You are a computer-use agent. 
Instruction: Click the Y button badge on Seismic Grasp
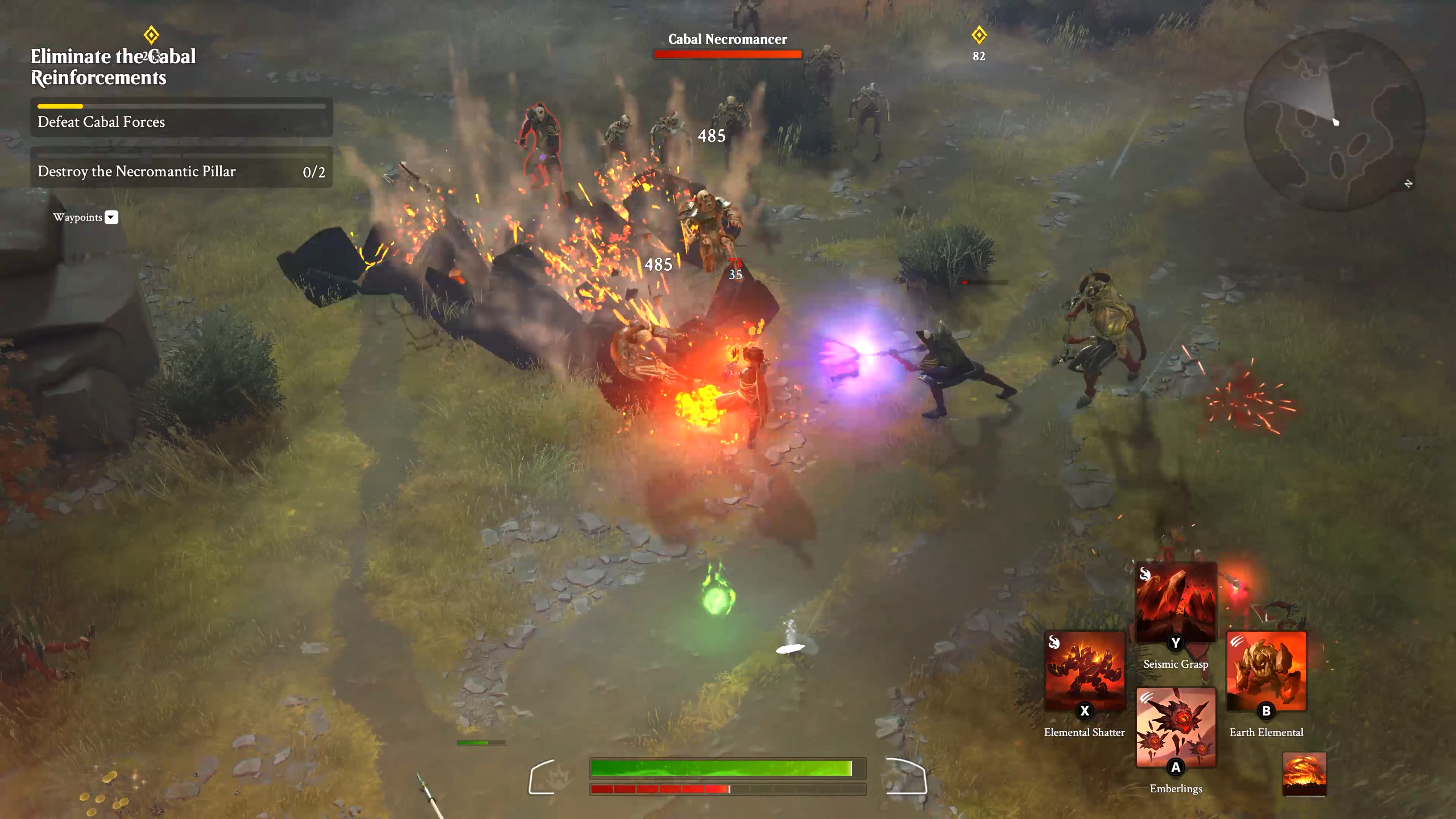1175,642
